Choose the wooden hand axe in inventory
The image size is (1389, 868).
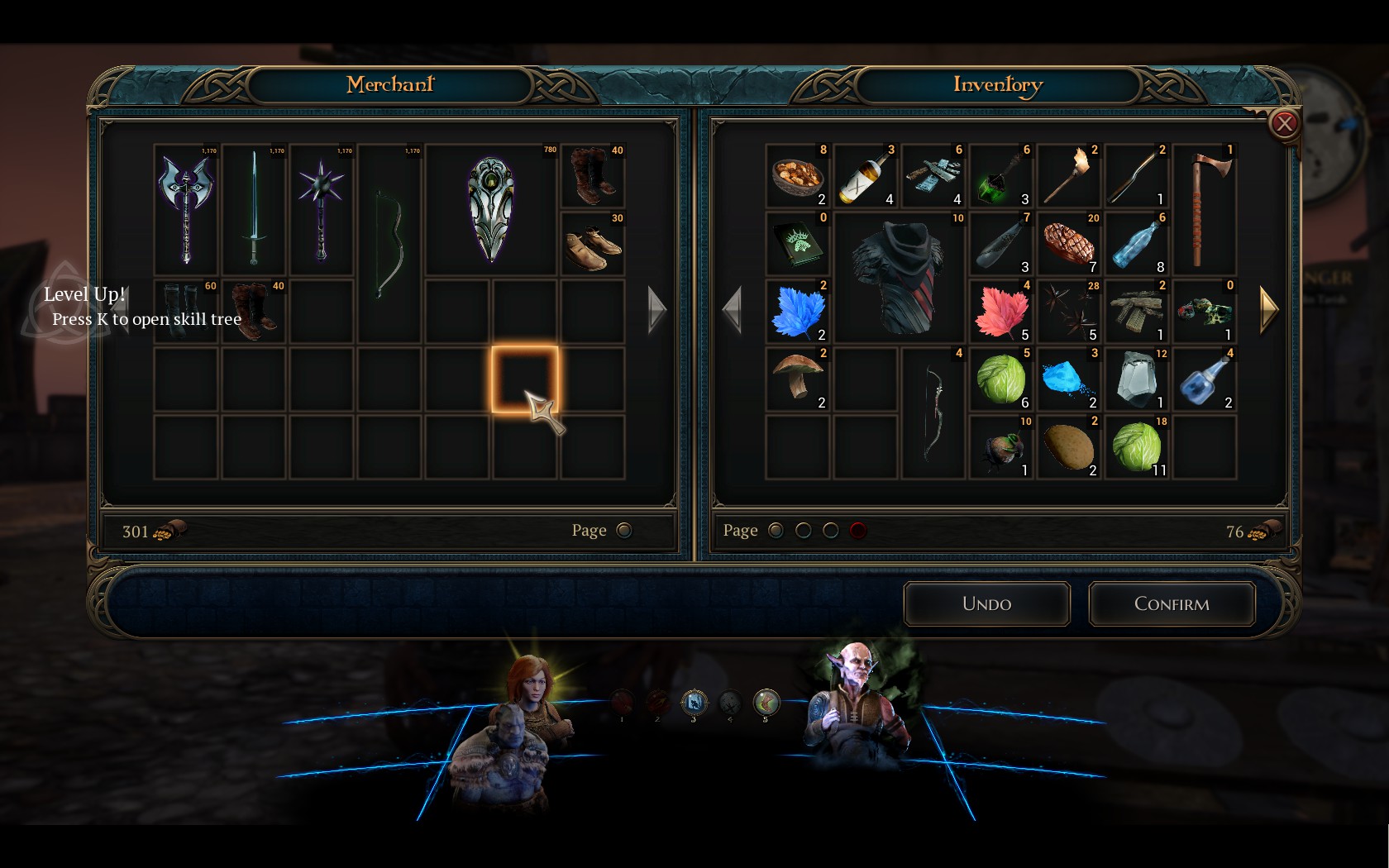(x=1205, y=208)
